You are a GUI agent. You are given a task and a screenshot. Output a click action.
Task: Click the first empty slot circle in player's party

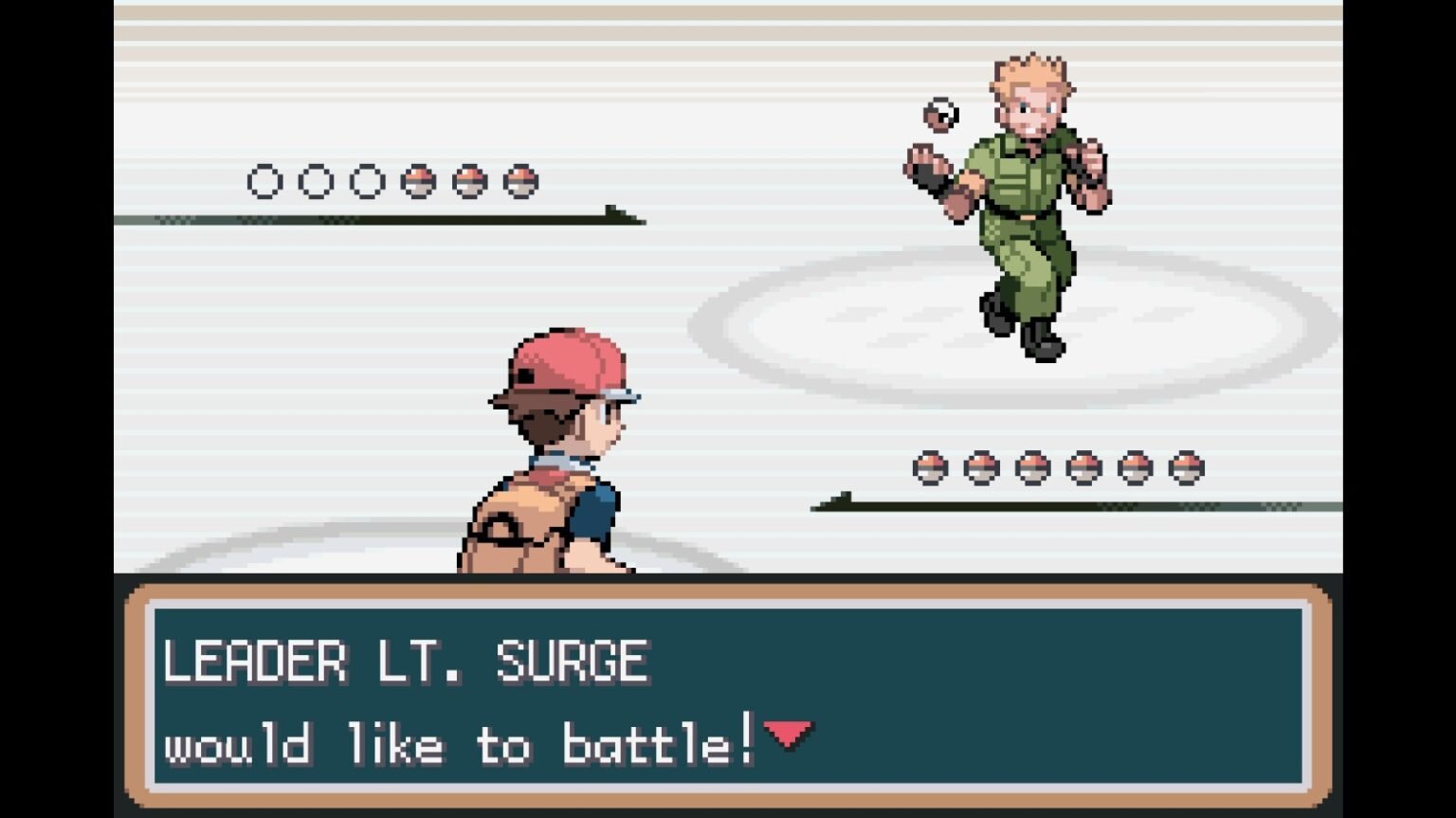[x=268, y=180]
